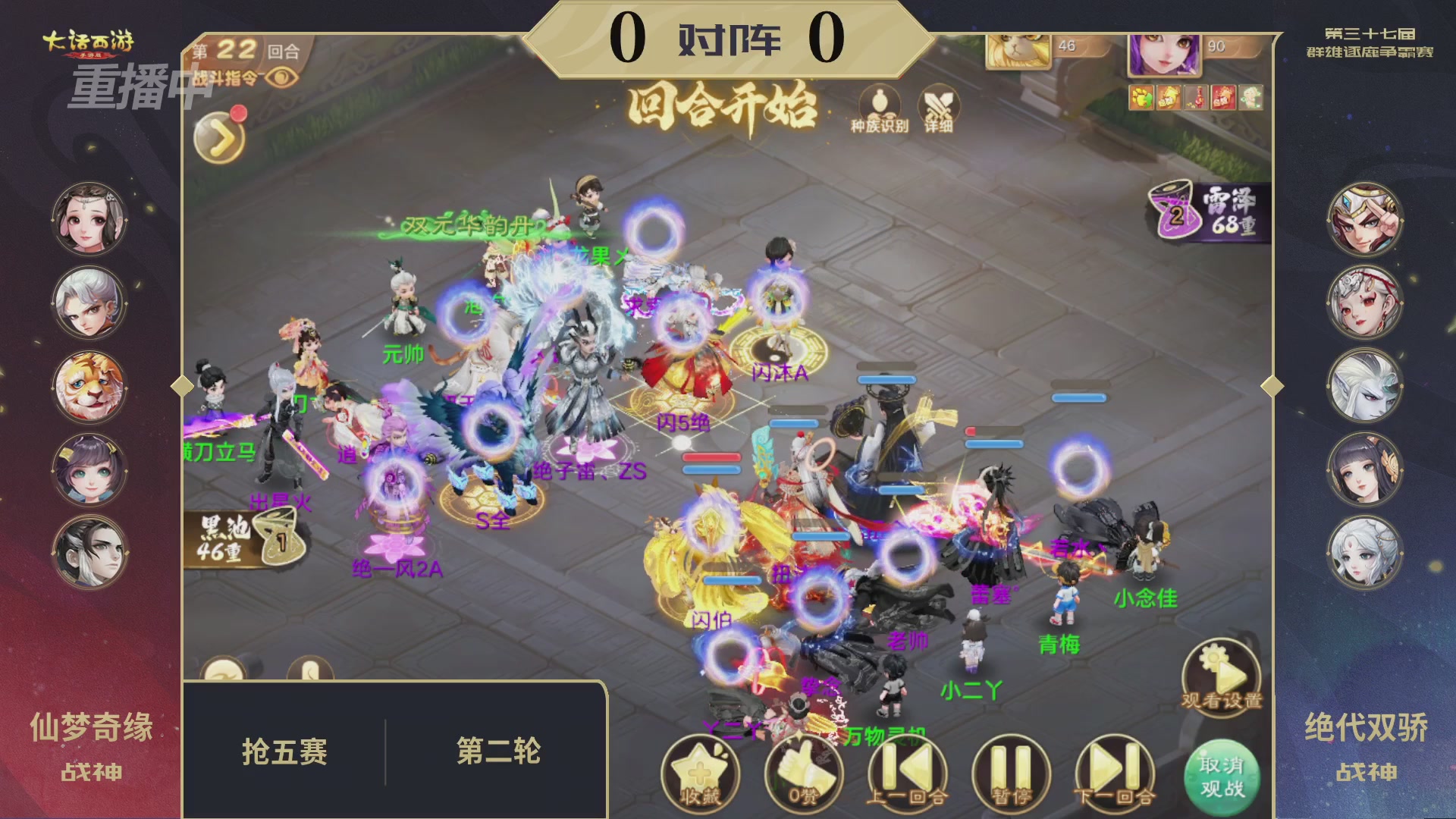This screenshot has width=1456, height=819.
Task: Pause playback with the 暂停 button
Action: (1009, 768)
